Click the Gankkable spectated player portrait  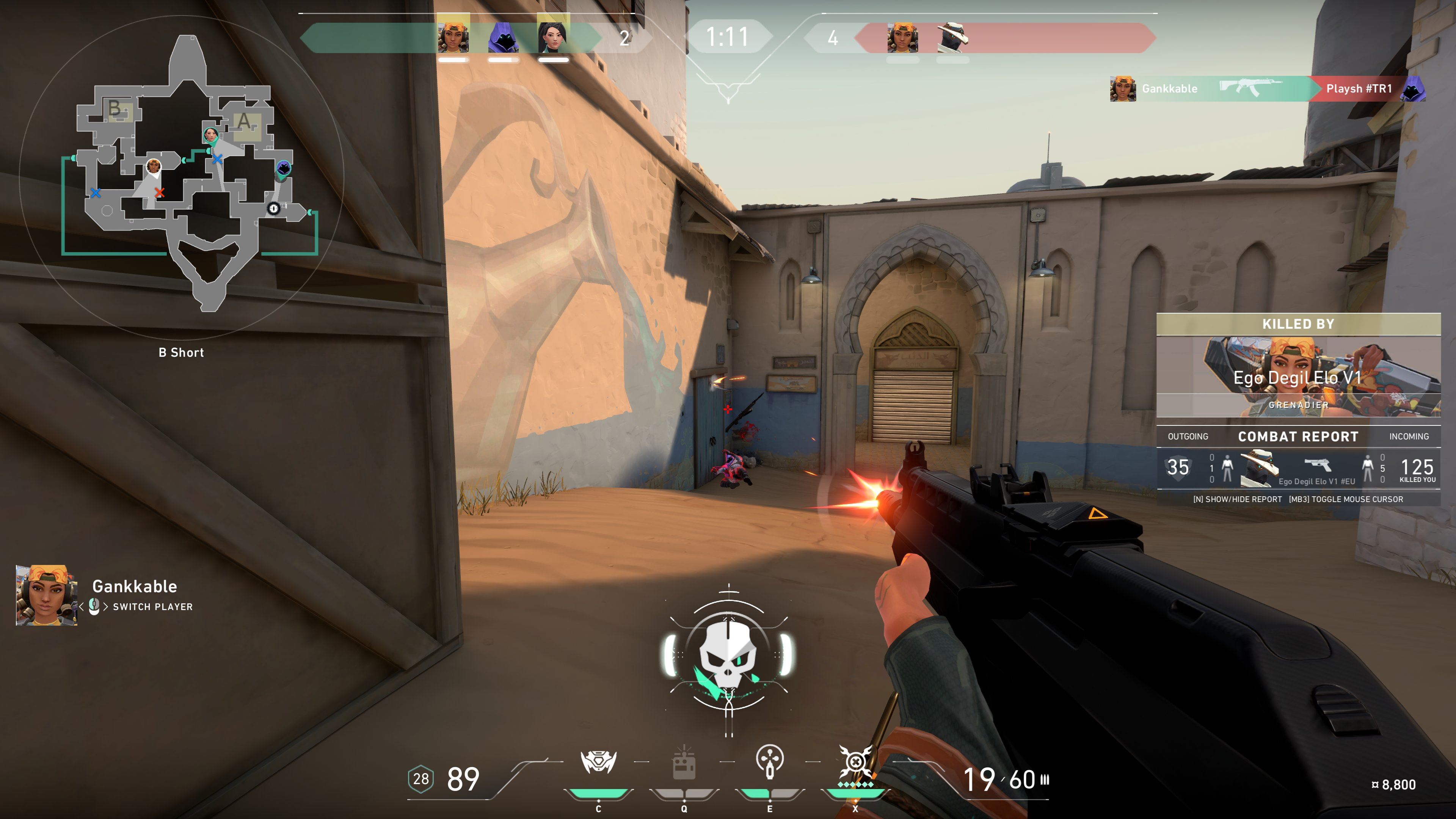46,595
